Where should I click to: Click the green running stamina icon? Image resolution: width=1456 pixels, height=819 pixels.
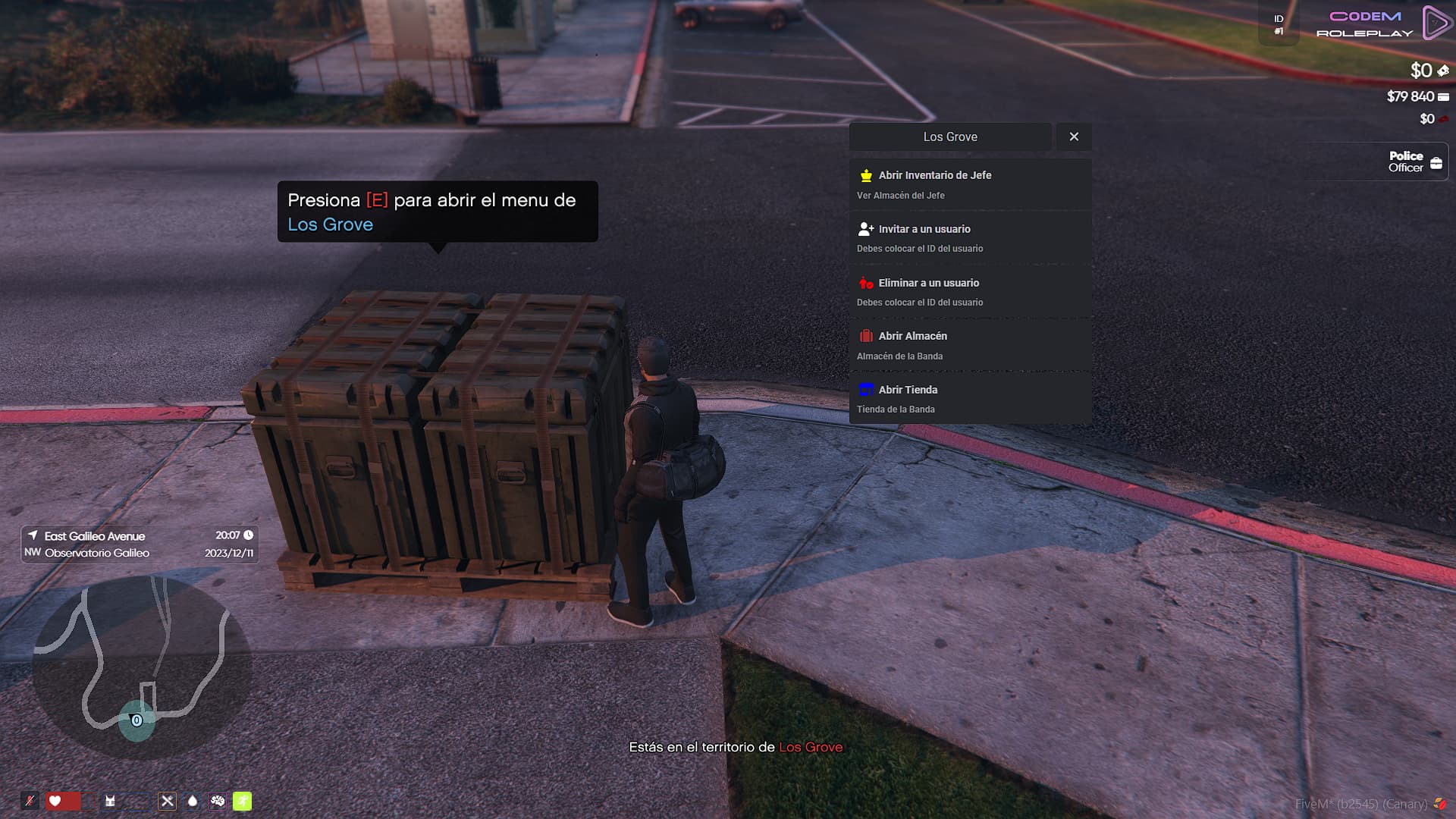click(x=242, y=801)
